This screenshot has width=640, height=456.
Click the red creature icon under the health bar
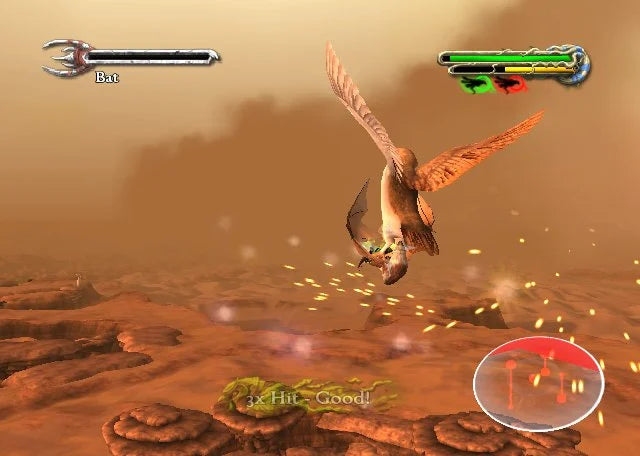(511, 84)
